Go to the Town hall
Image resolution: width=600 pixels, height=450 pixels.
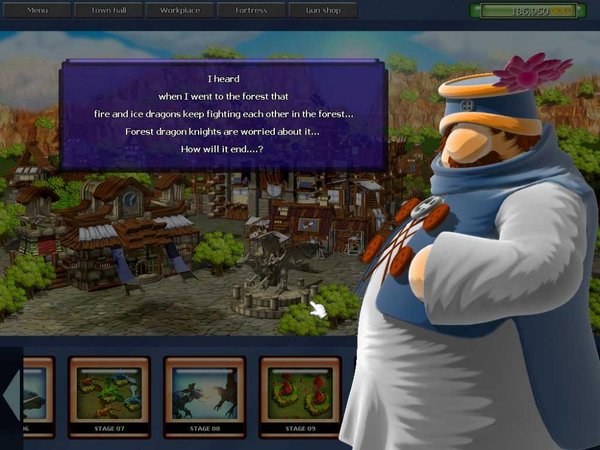pyautogui.click(x=108, y=10)
